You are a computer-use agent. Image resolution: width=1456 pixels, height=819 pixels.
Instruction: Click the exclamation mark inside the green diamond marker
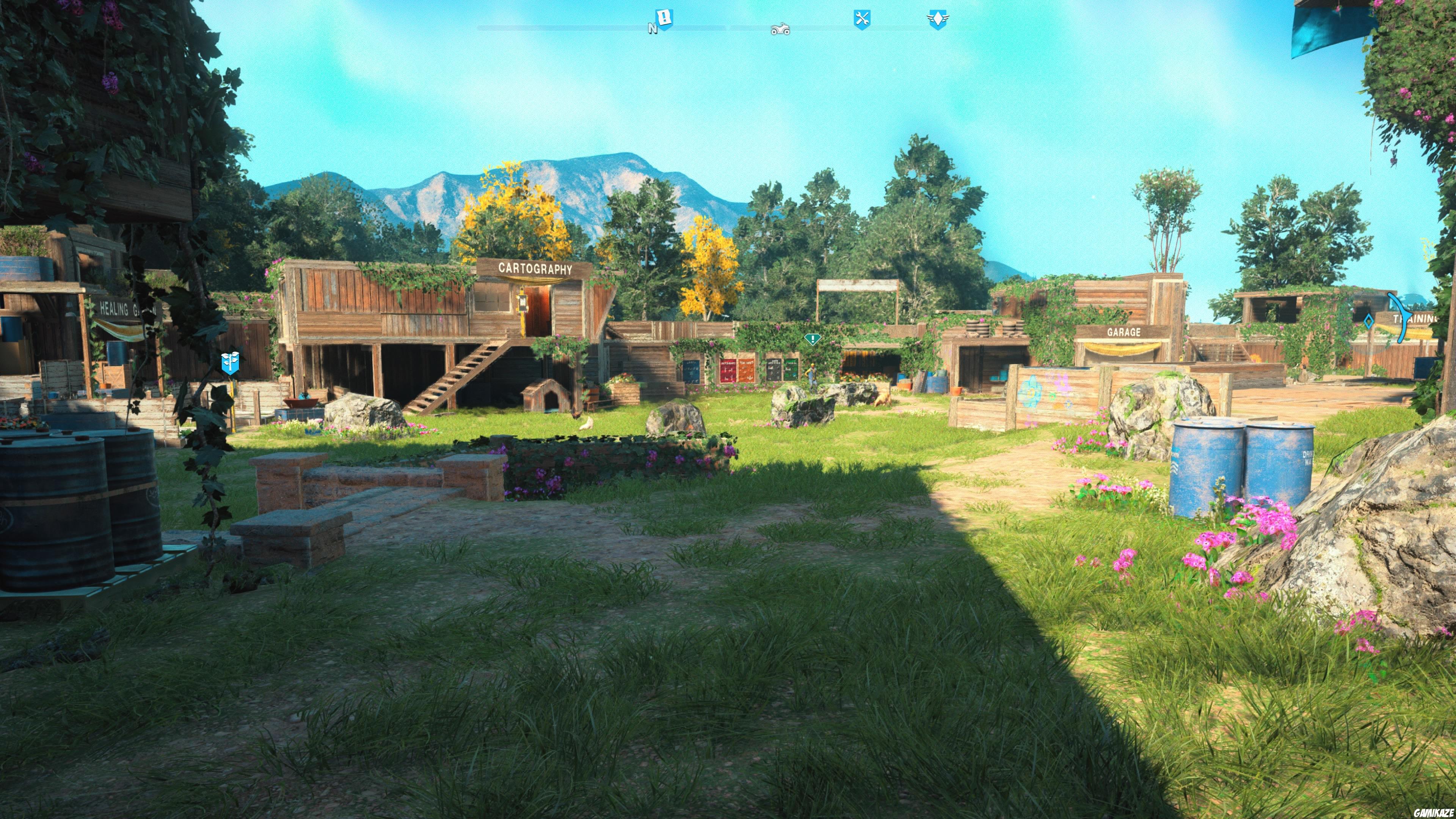(813, 340)
